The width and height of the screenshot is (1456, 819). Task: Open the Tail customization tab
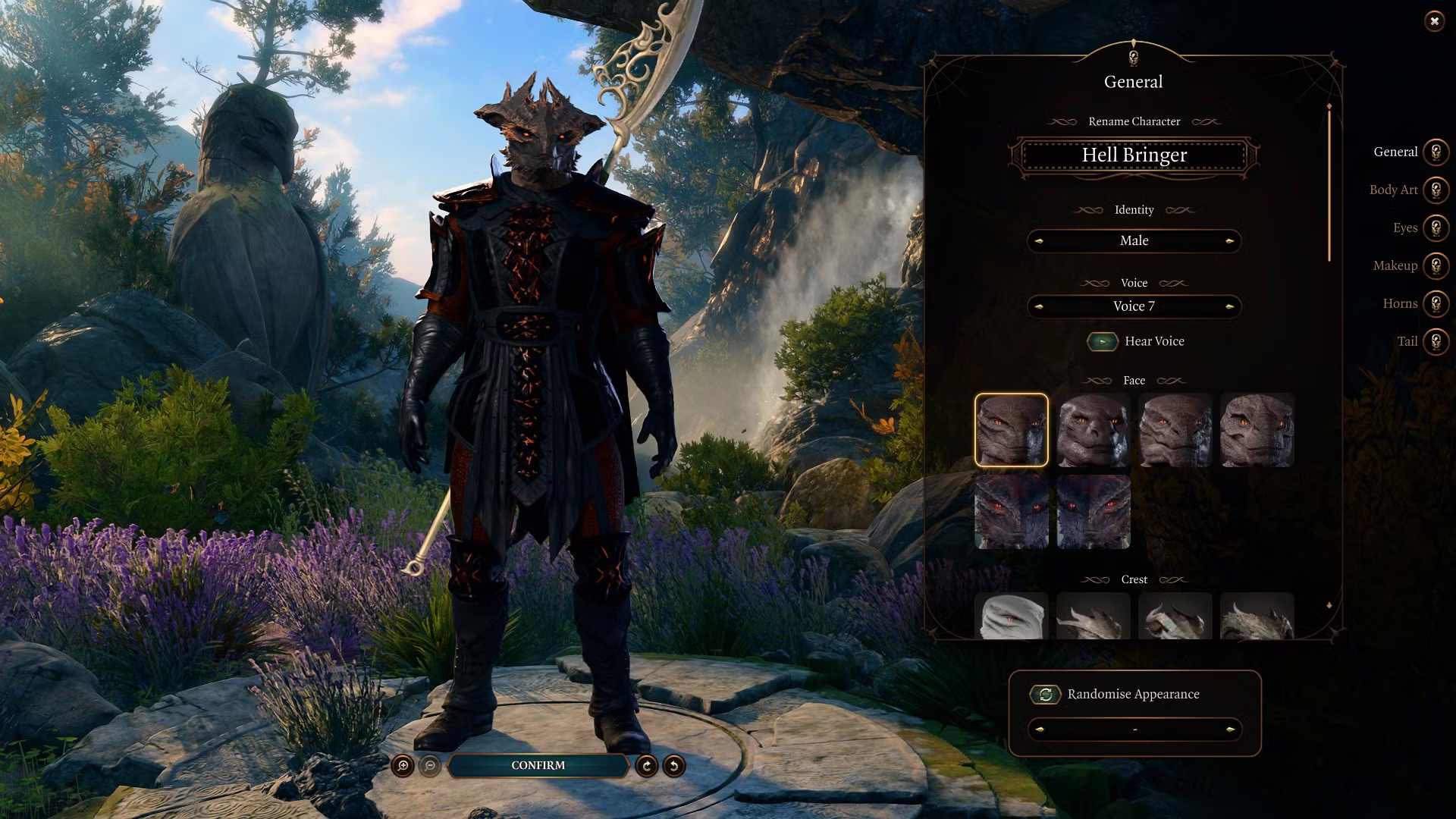(x=1435, y=341)
